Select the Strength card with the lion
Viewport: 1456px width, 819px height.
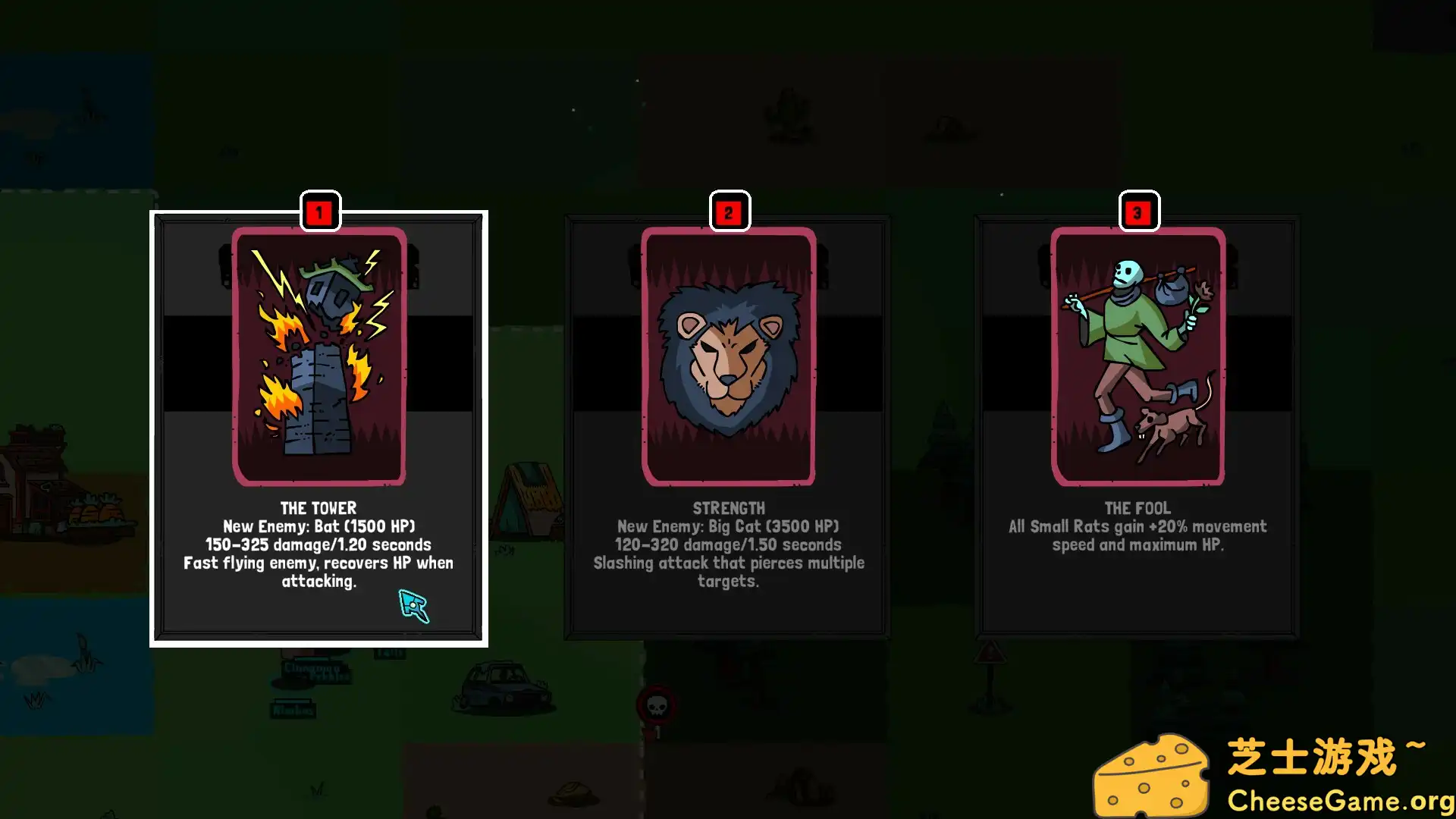[728, 428]
